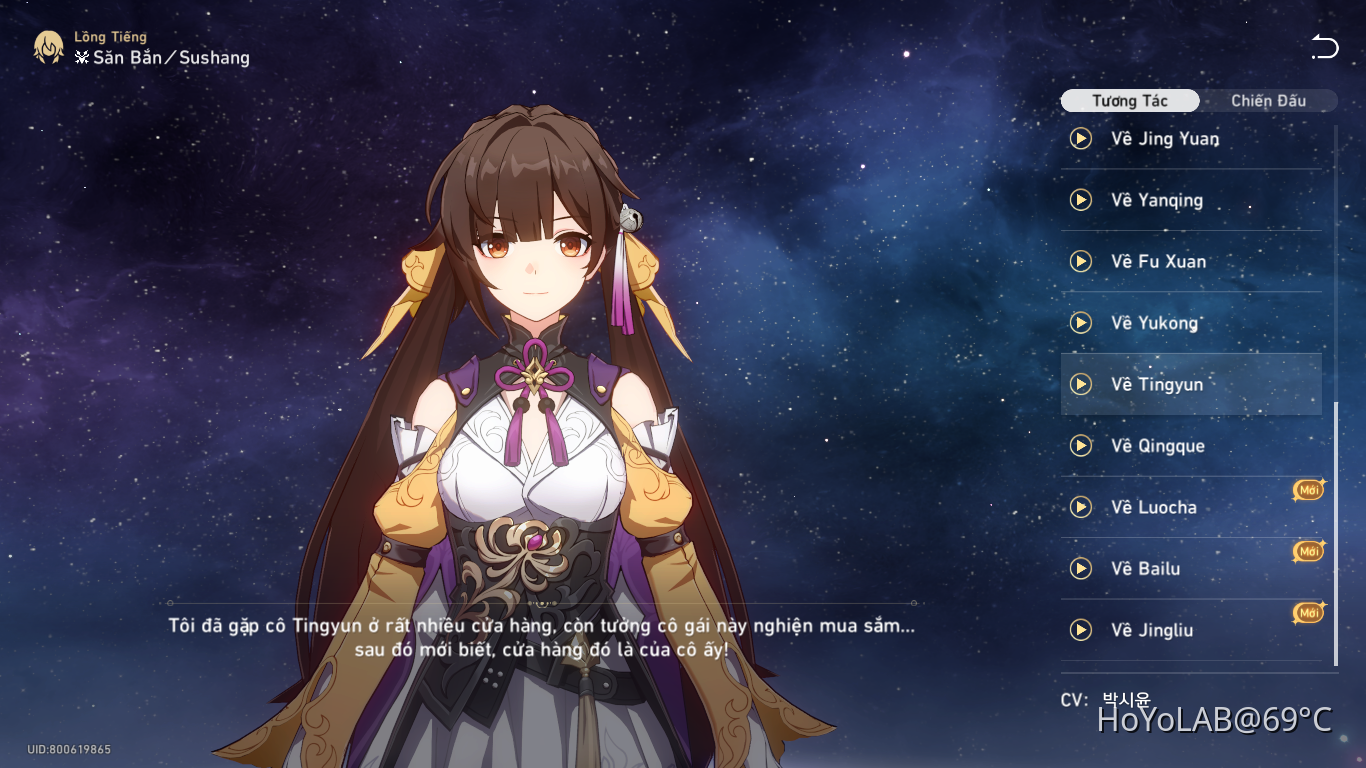Image resolution: width=1366 pixels, height=768 pixels.
Task: Open the highlighted "Về Tingyun" entry
Action: click(x=1190, y=384)
